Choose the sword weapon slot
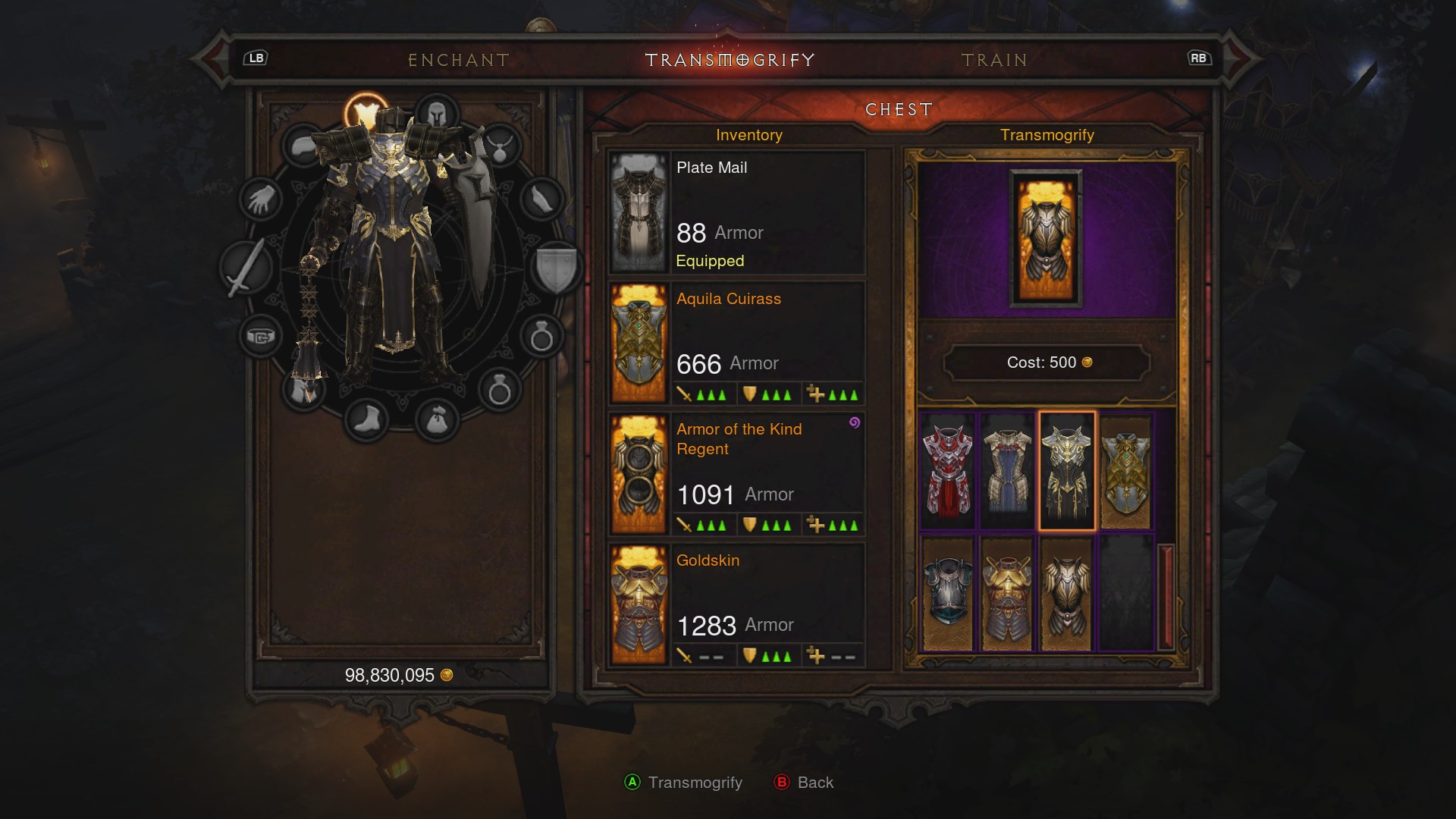The image size is (1456, 819). 245,268
